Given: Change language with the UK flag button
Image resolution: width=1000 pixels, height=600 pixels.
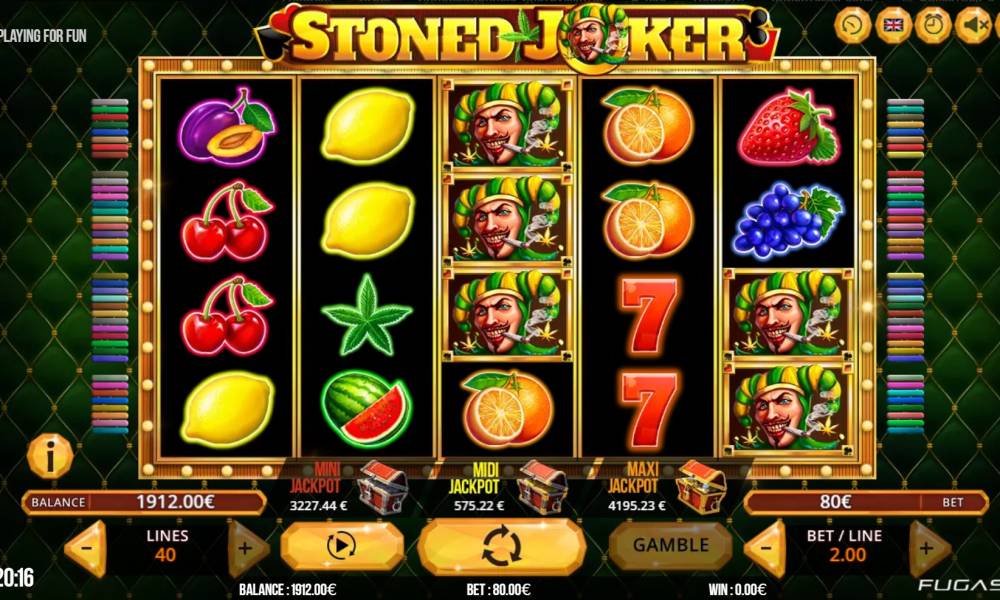Looking at the screenshot, I should tap(894, 23).
